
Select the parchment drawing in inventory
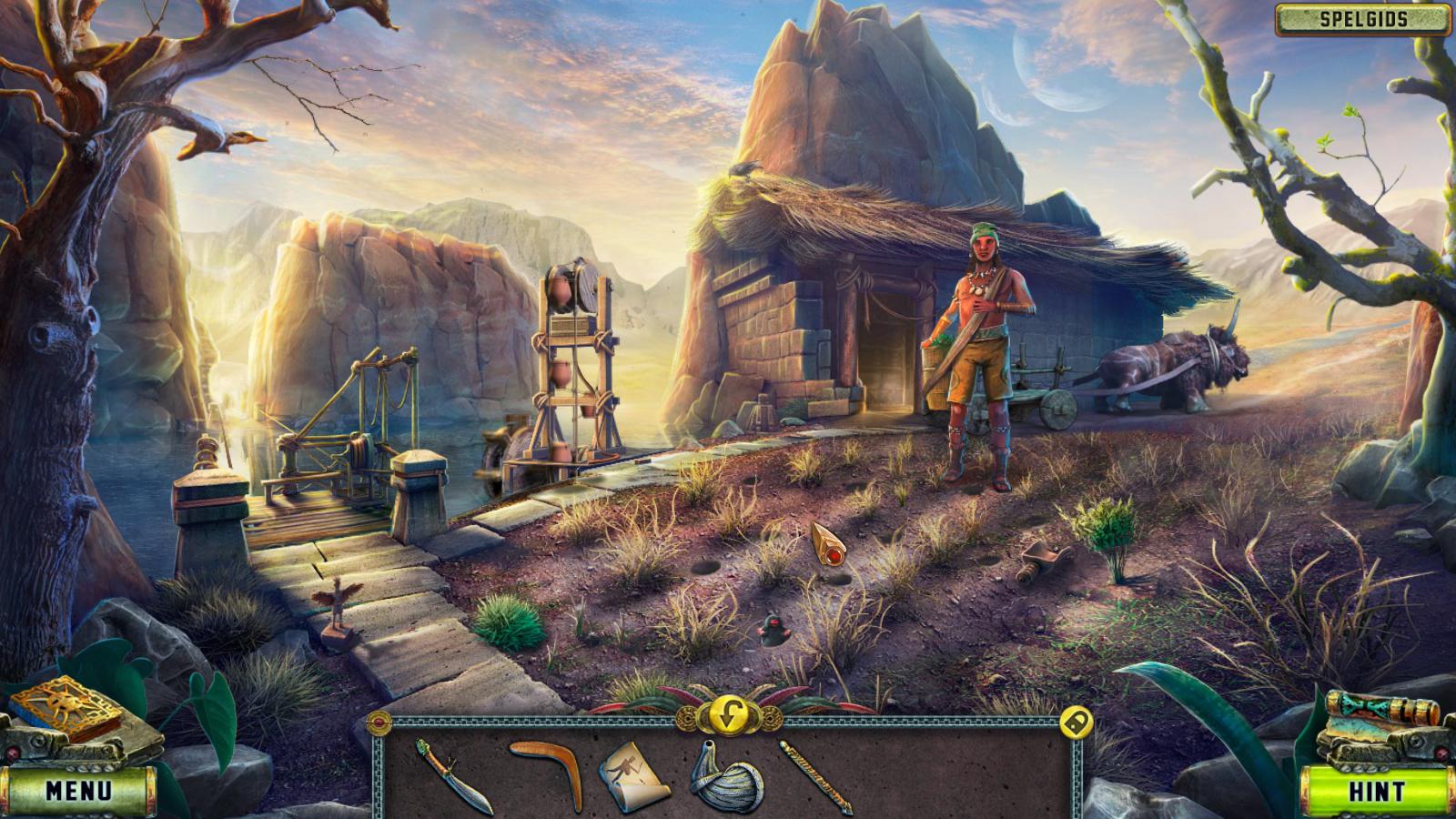[633, 775]
